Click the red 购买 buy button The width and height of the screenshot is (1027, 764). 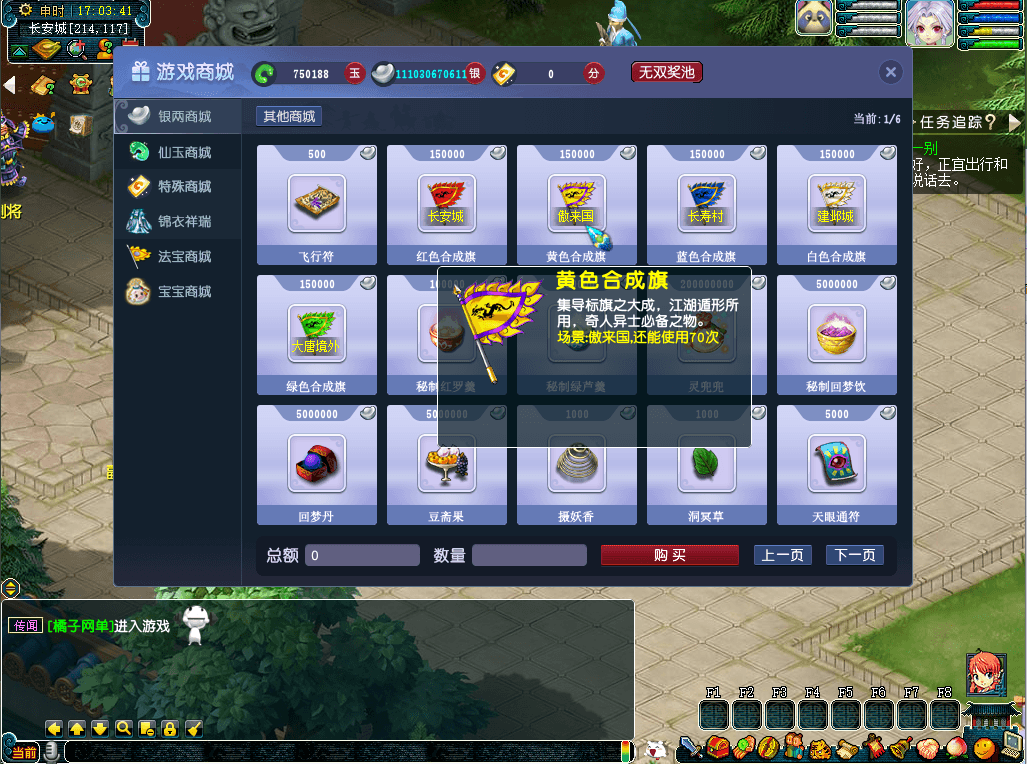669,555
